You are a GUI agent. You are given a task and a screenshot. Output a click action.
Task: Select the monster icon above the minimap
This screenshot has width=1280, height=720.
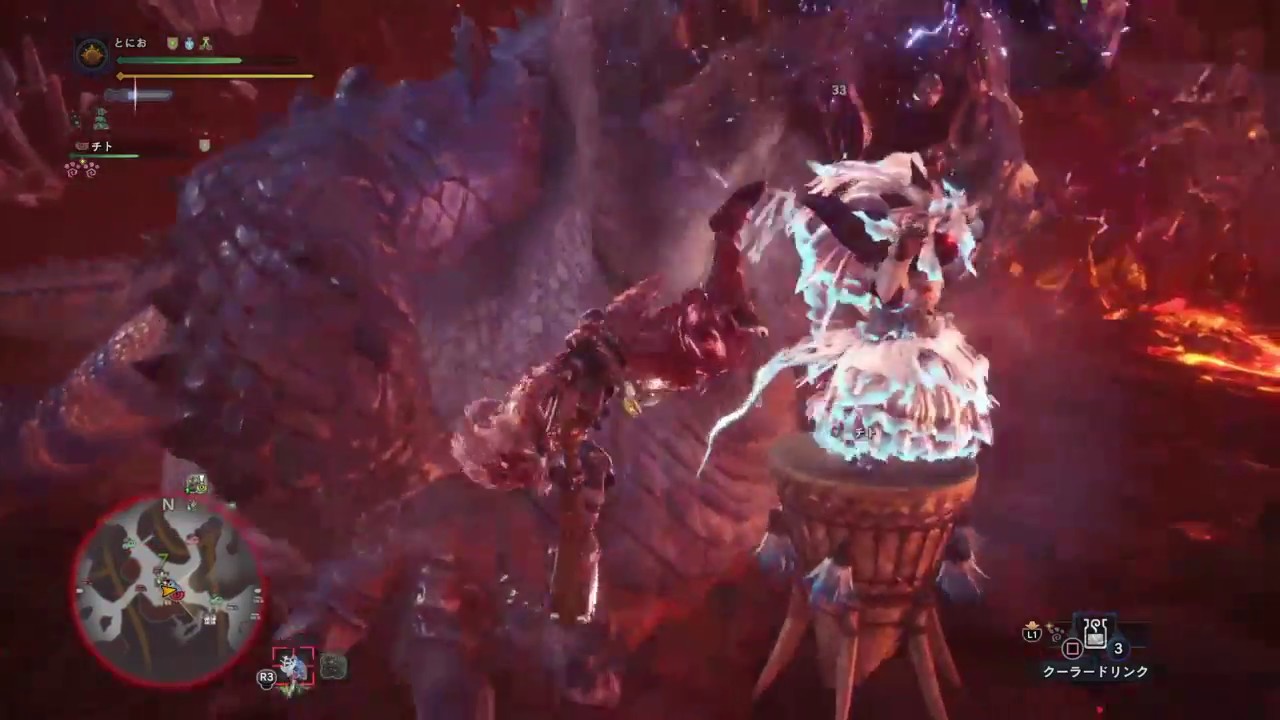click(195, 486)
